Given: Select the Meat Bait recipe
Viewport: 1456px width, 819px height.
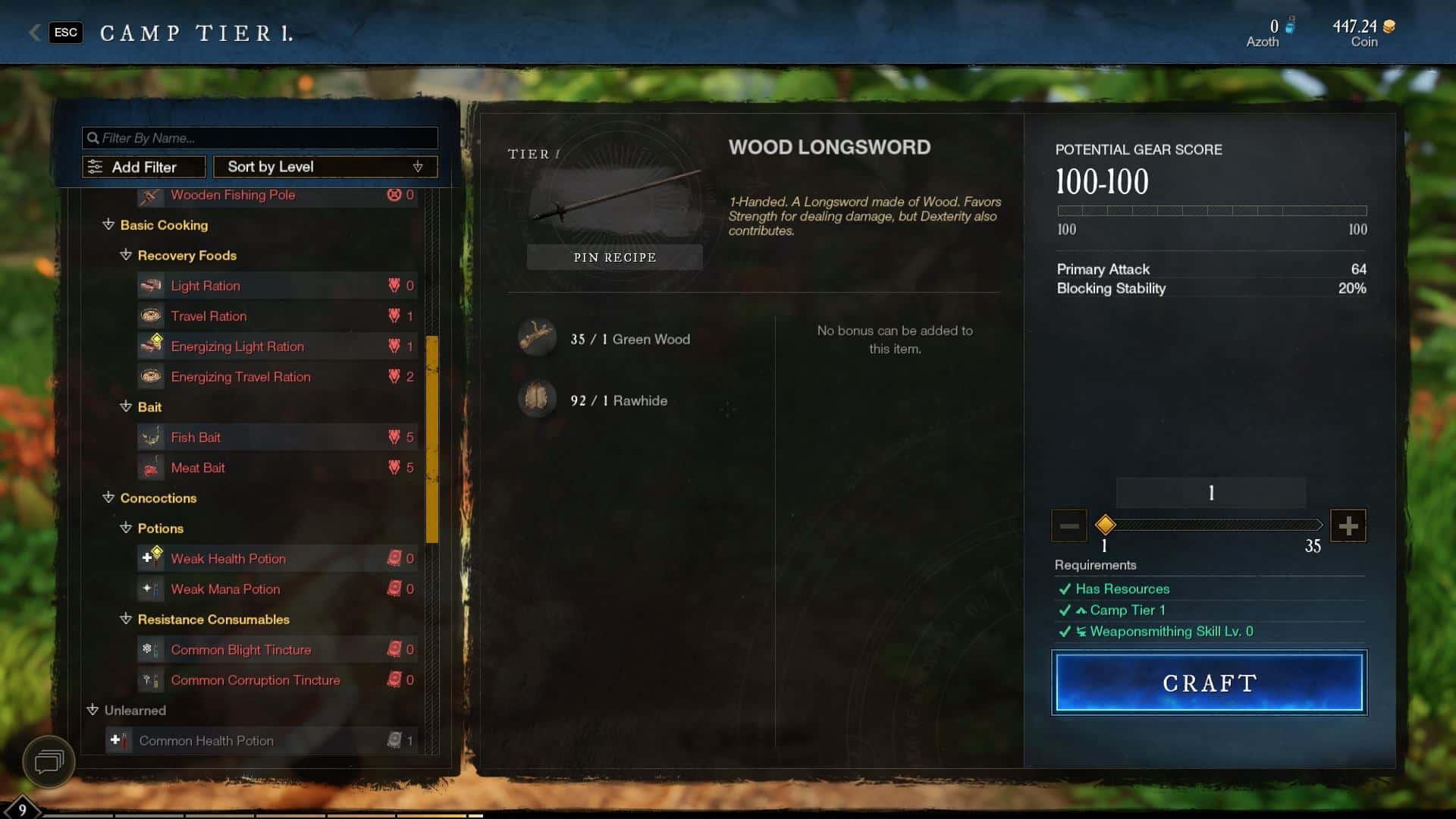Looking at the screenshot, I should (198, 468).
